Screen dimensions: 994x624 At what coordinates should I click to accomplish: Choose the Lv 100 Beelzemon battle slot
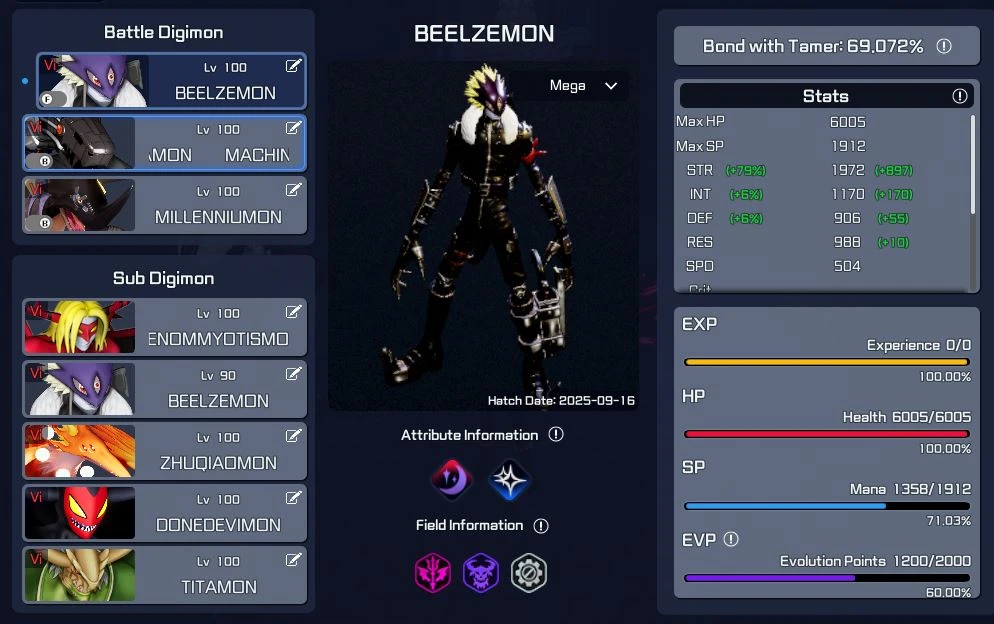171,81
